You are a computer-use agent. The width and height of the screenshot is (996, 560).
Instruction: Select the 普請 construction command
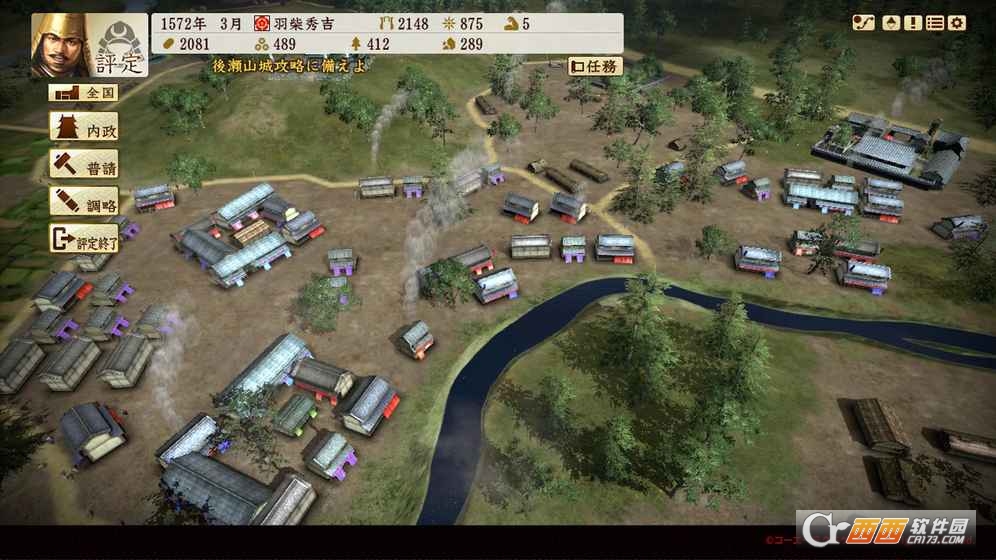tap(83, 164)
